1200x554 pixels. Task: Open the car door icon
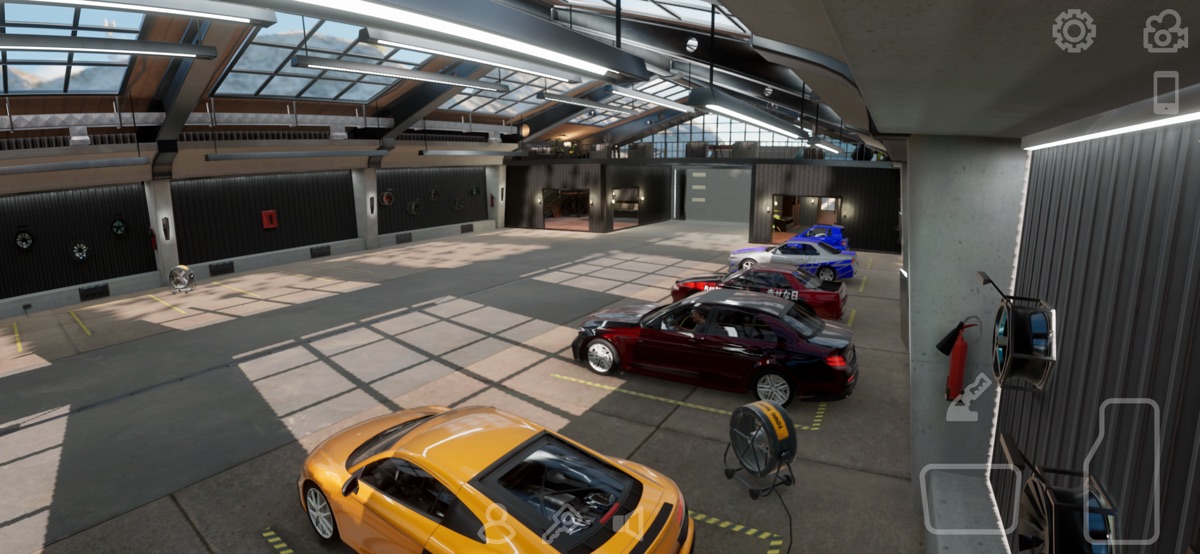(628, 522)
